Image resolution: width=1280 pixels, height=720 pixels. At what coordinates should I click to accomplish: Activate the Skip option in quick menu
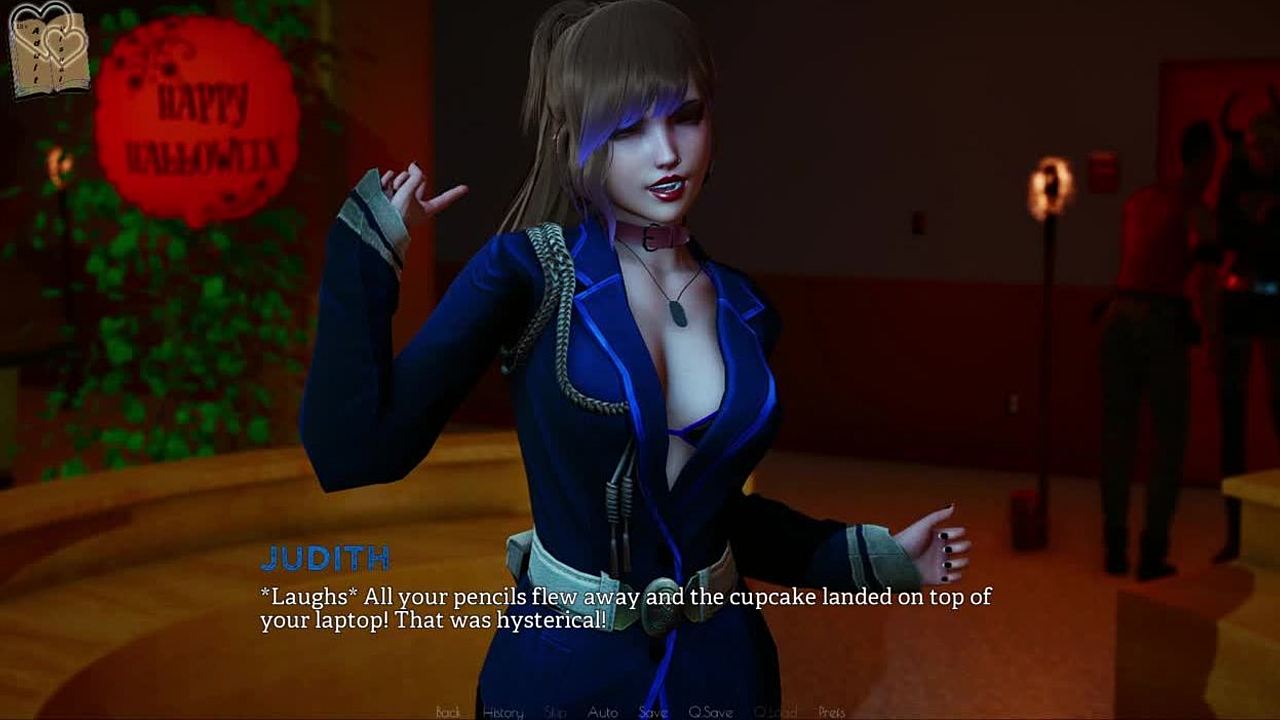point(556,712)
